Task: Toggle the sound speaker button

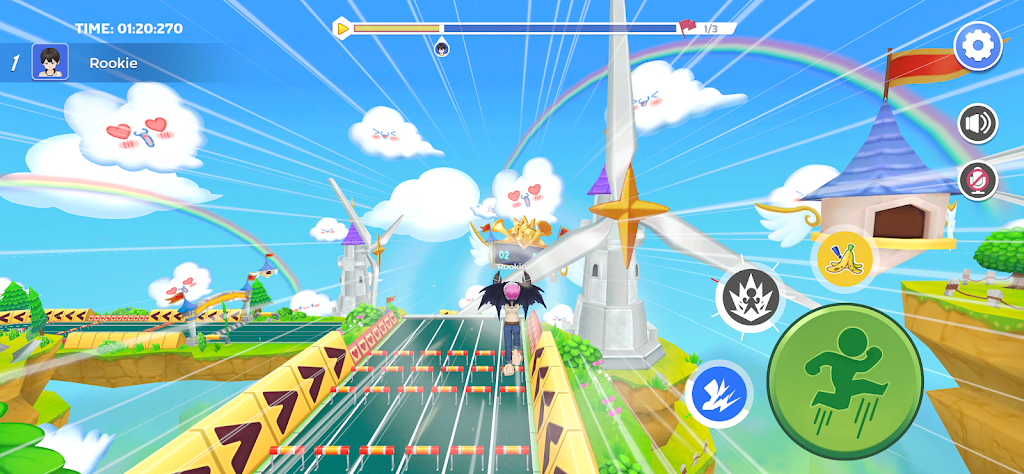Action: pyautogui.click(x=977, y=124)
